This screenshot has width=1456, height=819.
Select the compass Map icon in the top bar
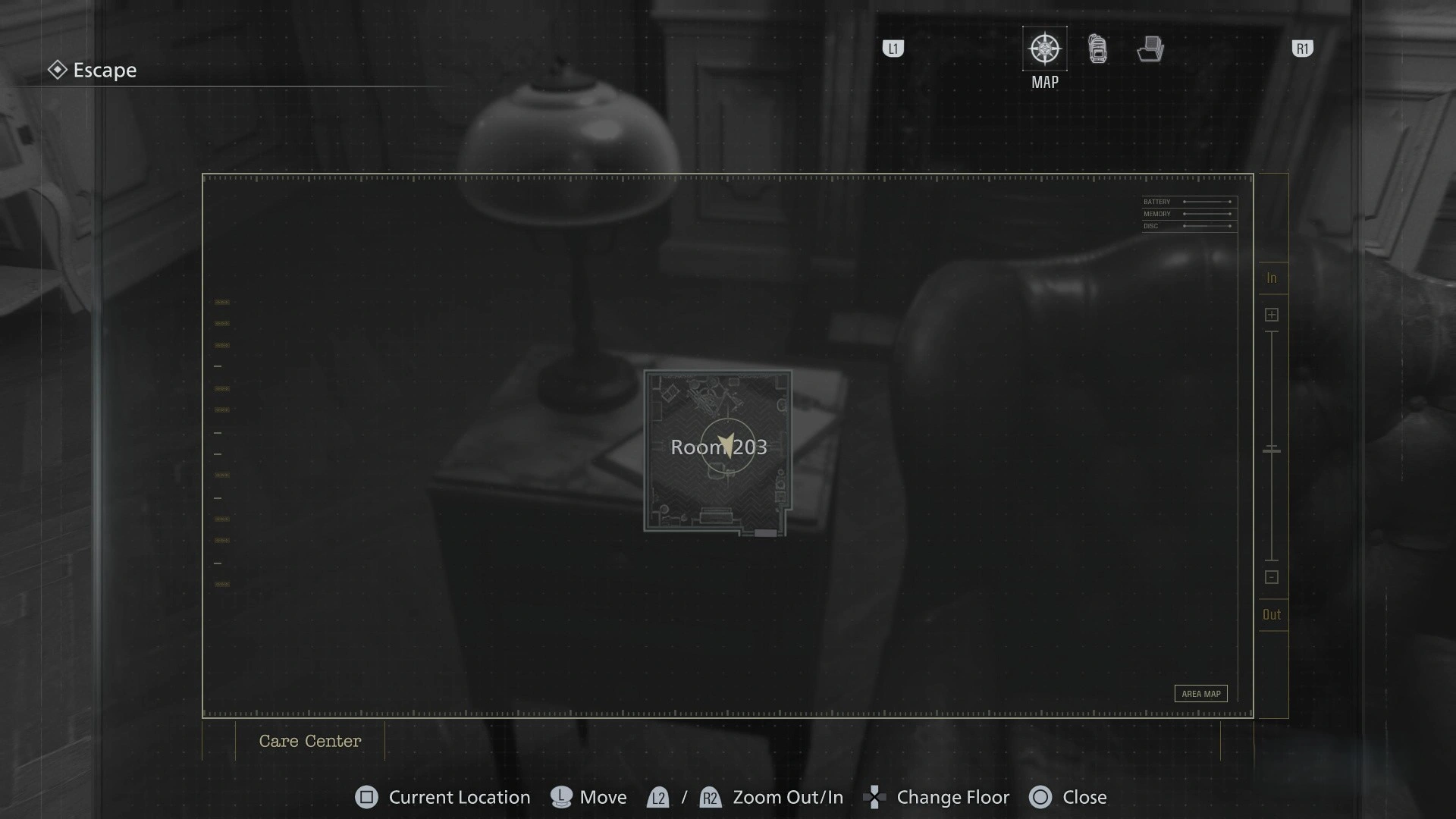point(1045,49)
